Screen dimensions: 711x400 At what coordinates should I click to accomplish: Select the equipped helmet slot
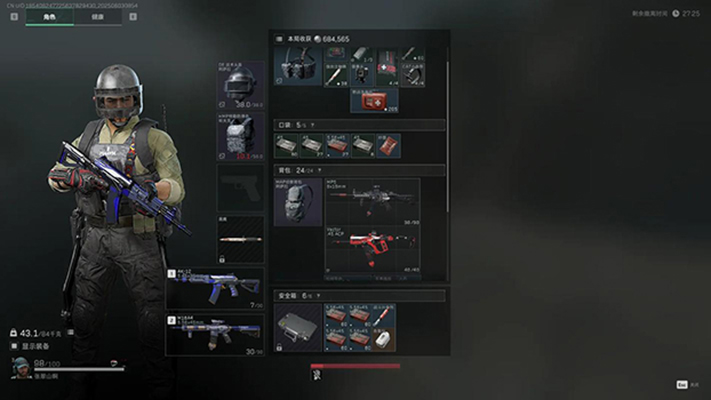pyautogui.click(x=241, y=85)
